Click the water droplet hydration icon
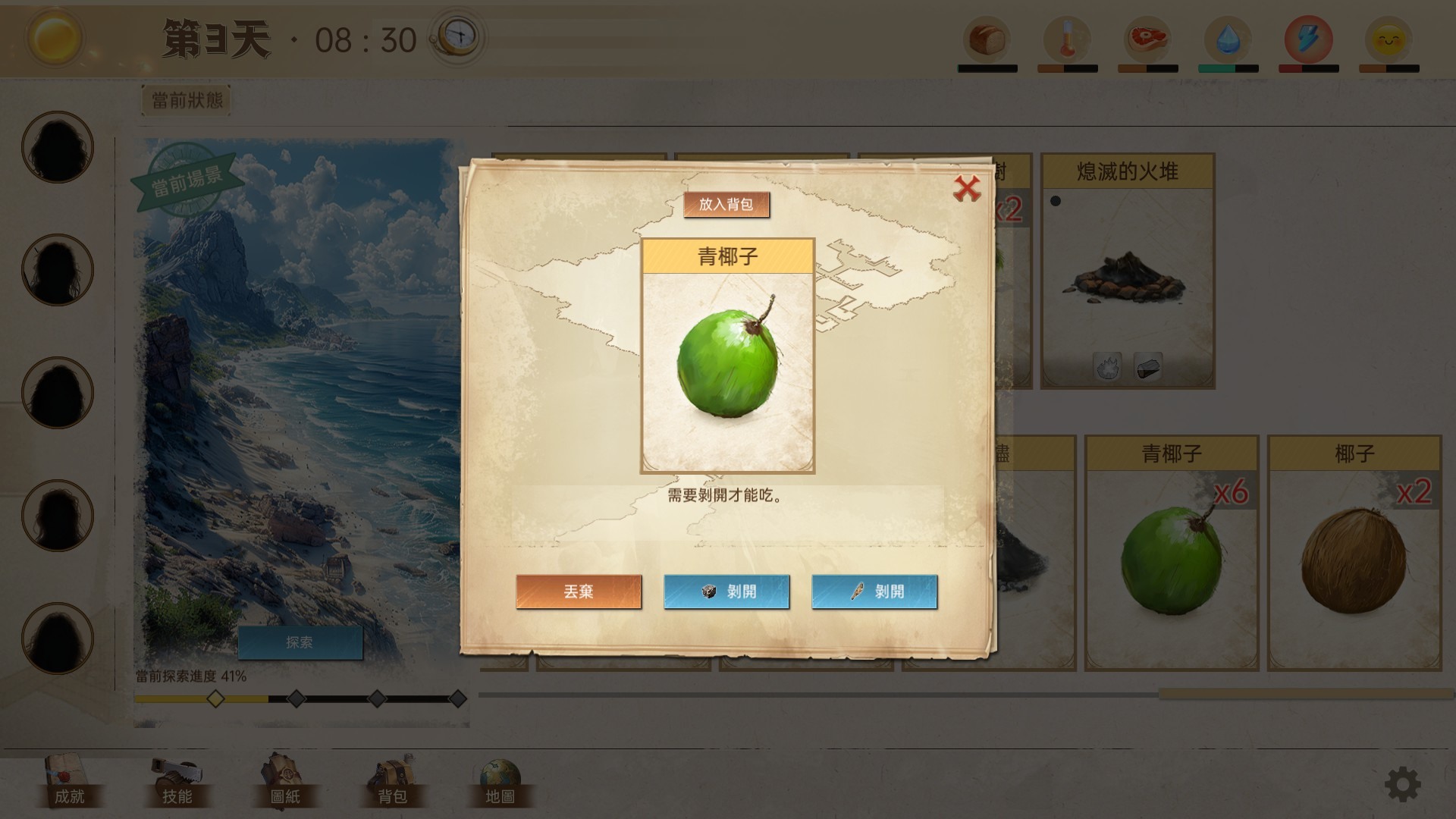Screen dimensions: 1456x819 click(x=1228, y=38)
